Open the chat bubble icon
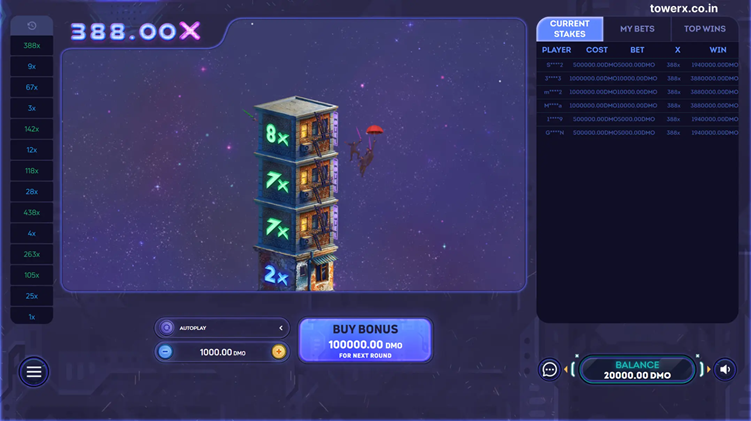Image resolution: width=751 pixels, height=421 pixels. (x=550, y=370)
